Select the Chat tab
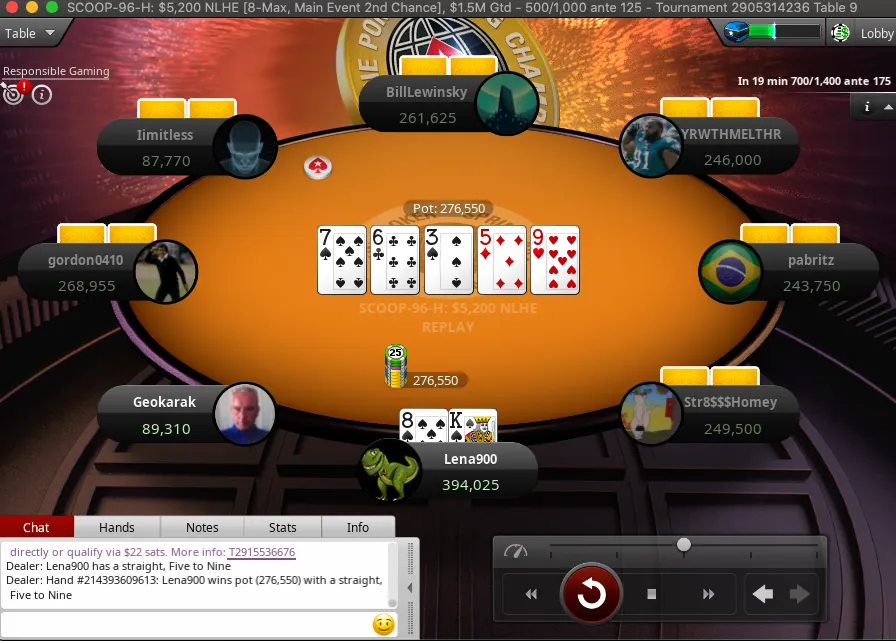This screenshot has width=896, height=641. pos(36,527)
